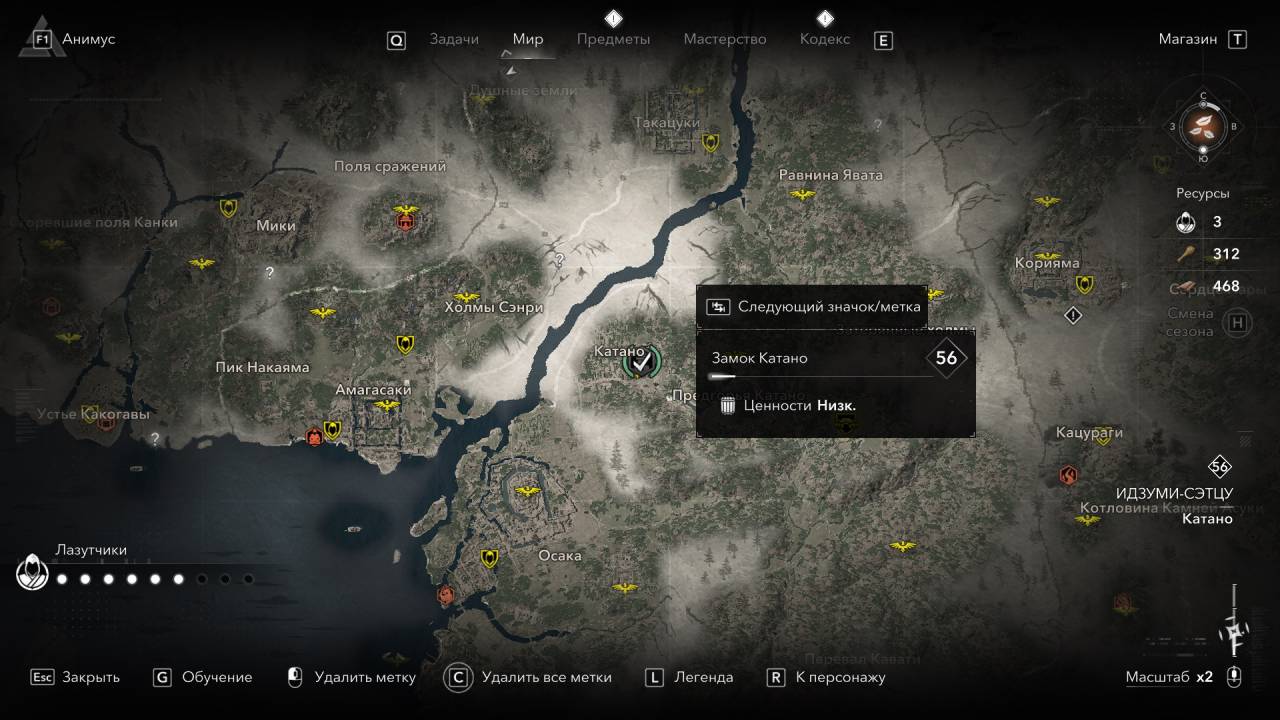Image resolution: width=1280 pixels, height=720 pixels.
Task: Close the map with Закрыть
Action: (90, 677)
